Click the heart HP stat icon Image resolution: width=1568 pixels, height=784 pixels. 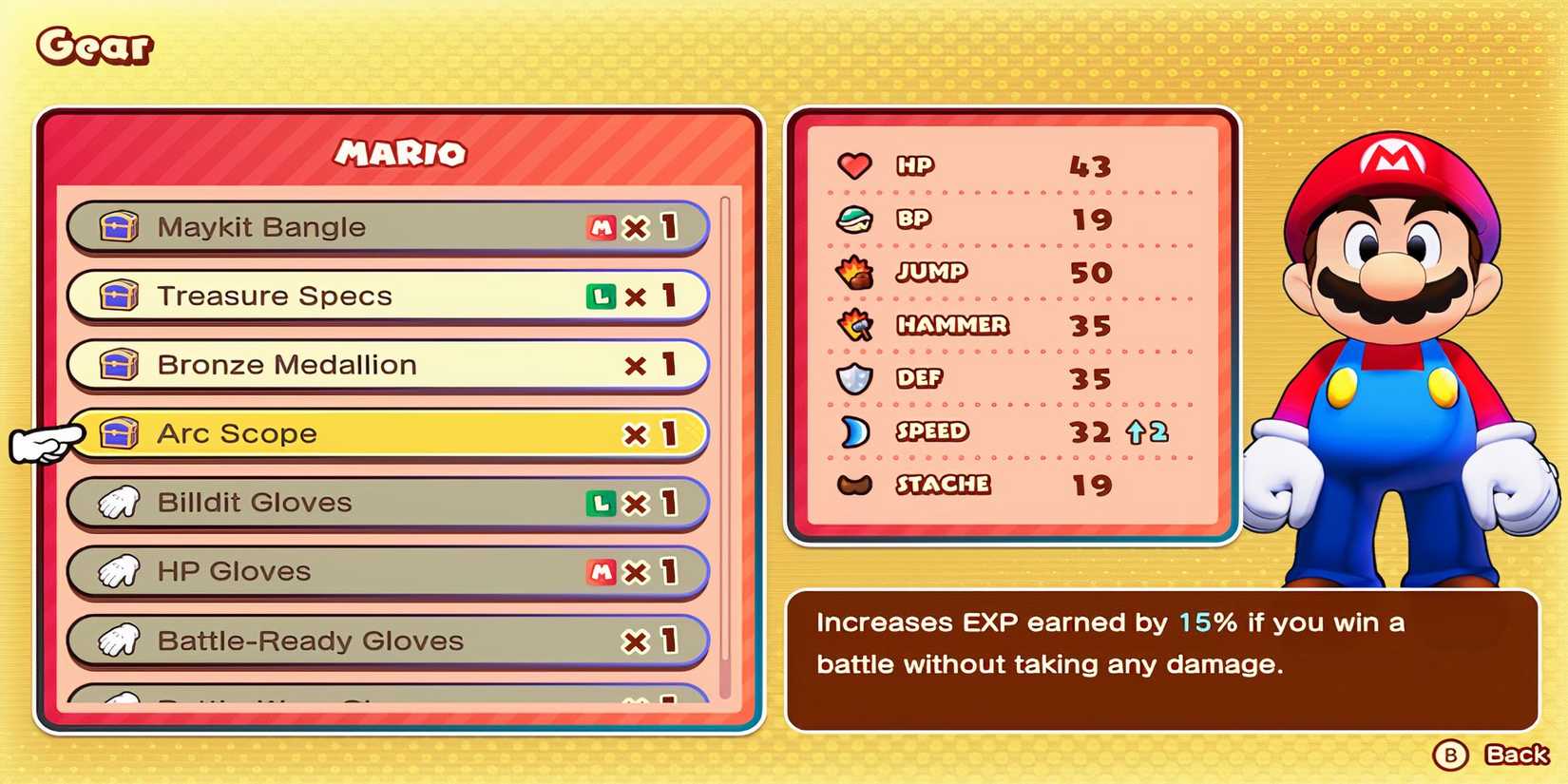tap(854, 165)
